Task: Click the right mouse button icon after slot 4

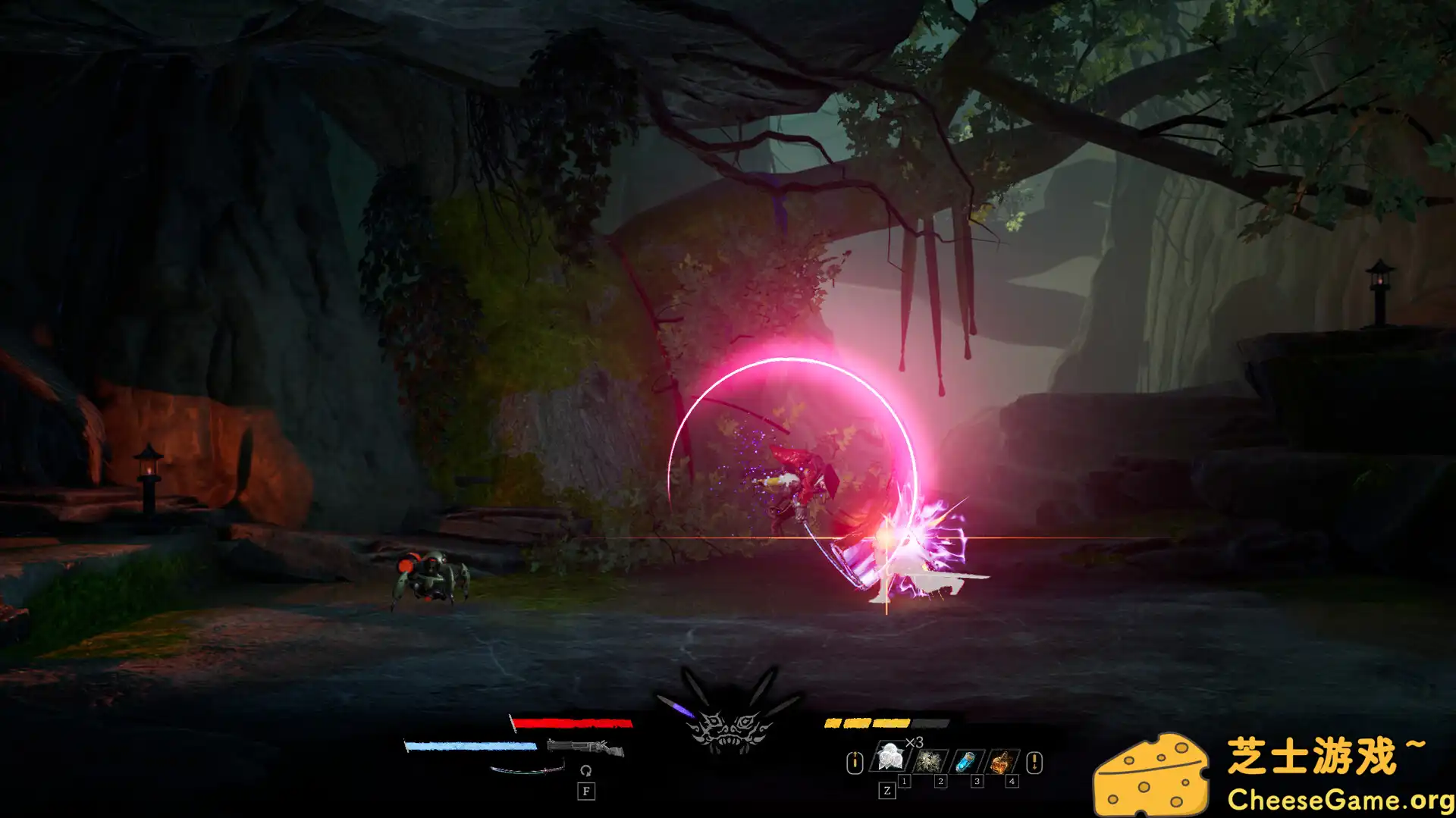Action: (1034, 763)
